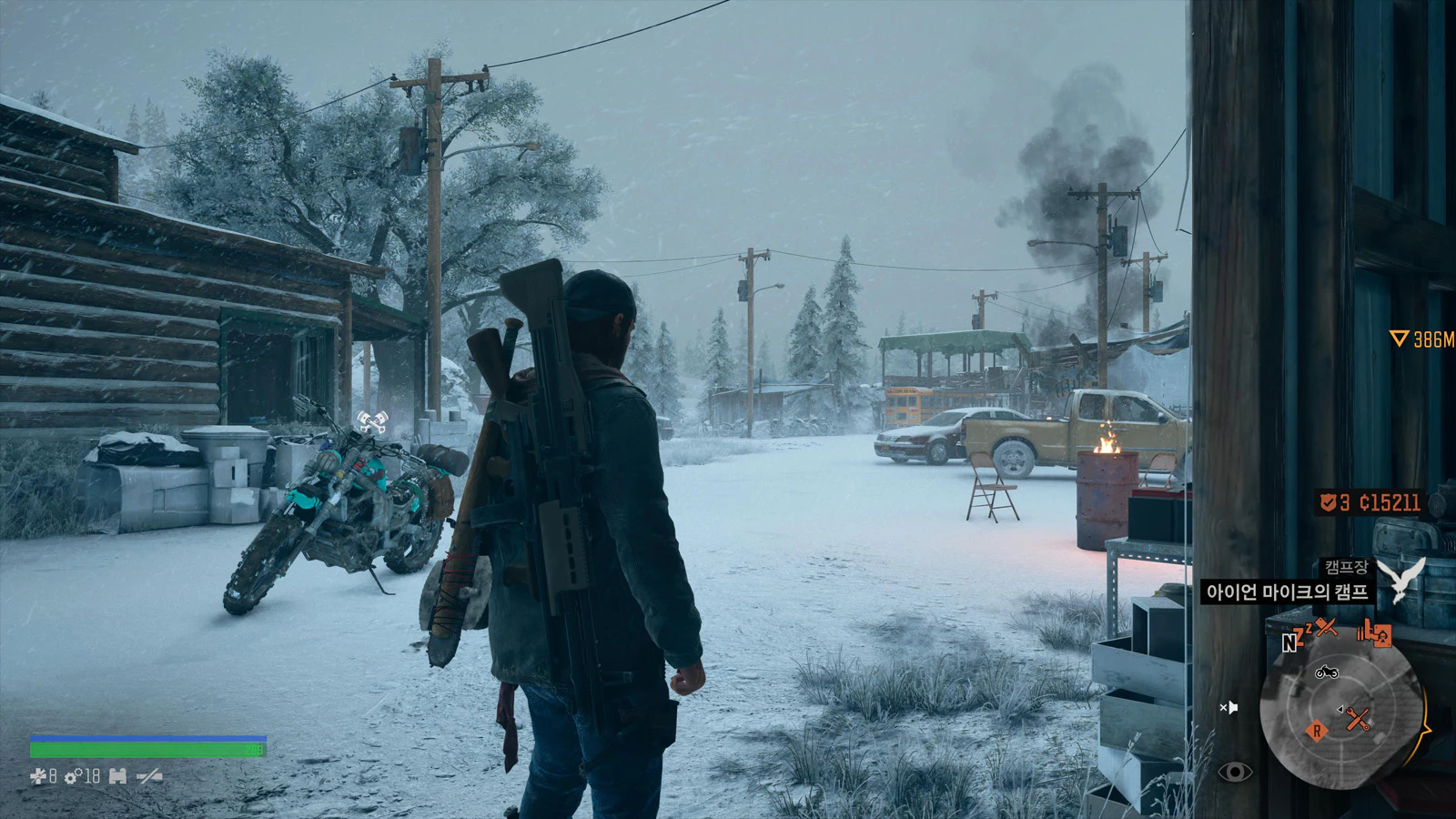Select the wrench mechanic marker on minimap
Screen dimensions: 1456x819
(x=1358, y=720)
